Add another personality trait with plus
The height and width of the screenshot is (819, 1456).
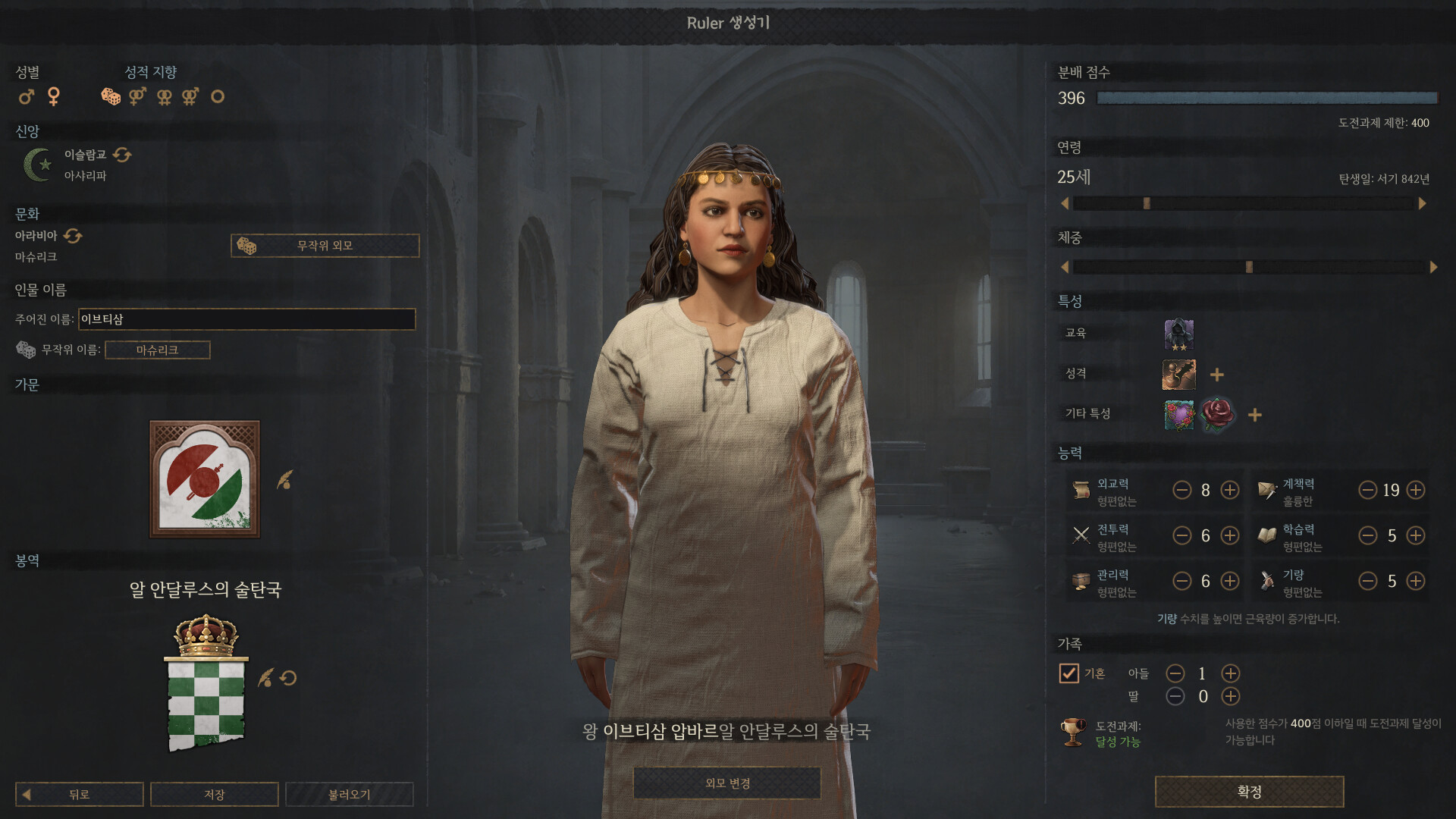(x=1217, y=375)
